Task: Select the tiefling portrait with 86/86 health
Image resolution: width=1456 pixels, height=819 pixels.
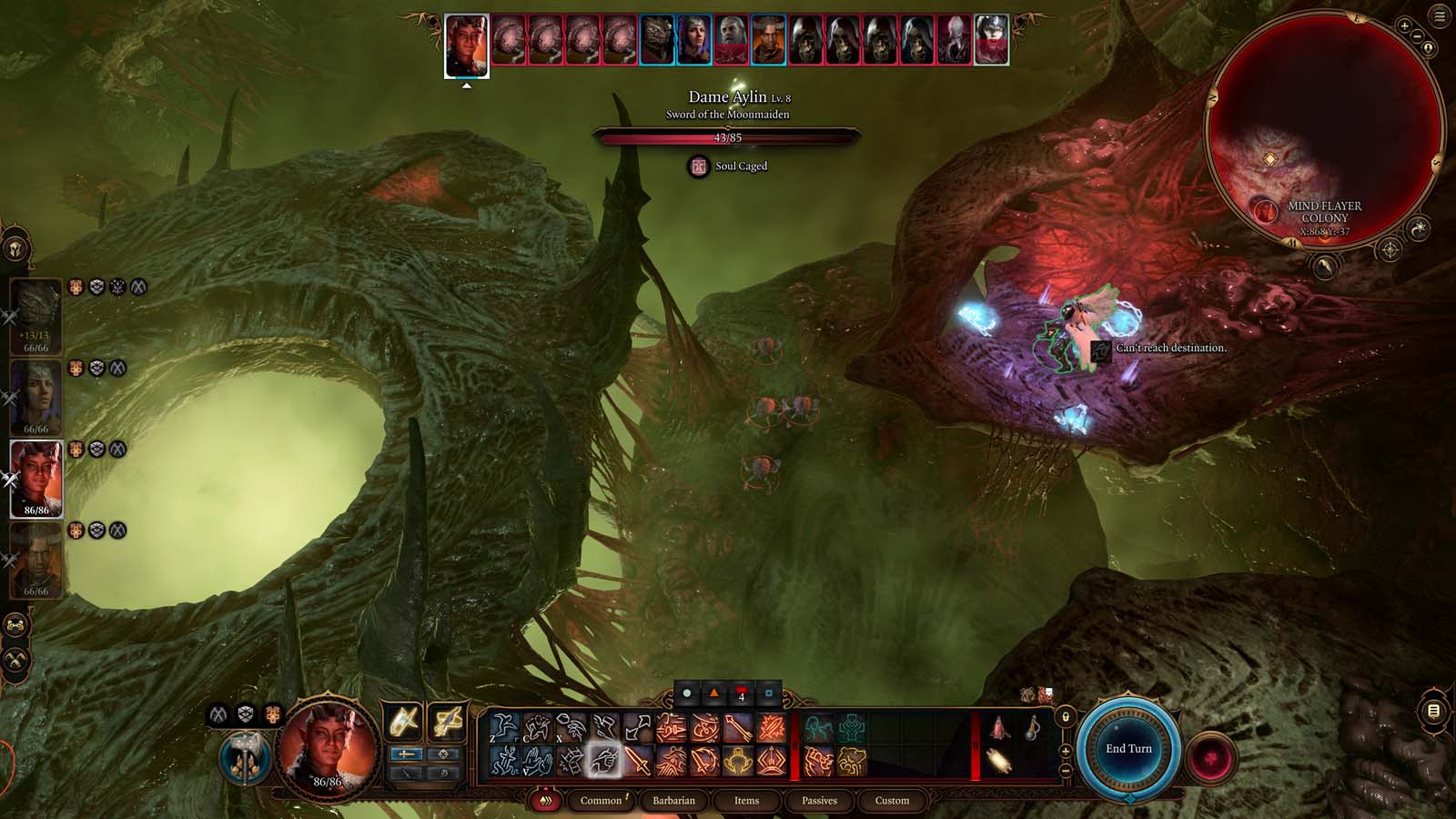Action: click(36, 478)
